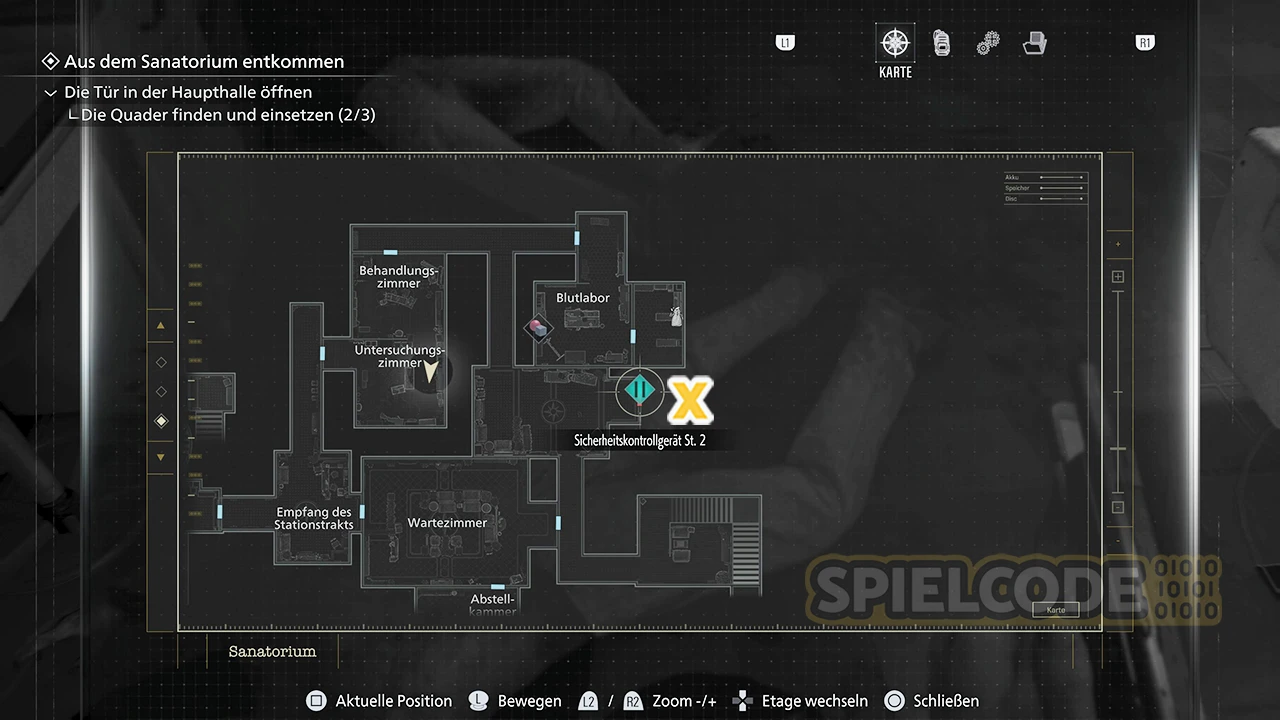Image resolution: width=1280 pixels, height=720 pixels.
Task: Select the highlighted current floor diamond
Action: 161,422
